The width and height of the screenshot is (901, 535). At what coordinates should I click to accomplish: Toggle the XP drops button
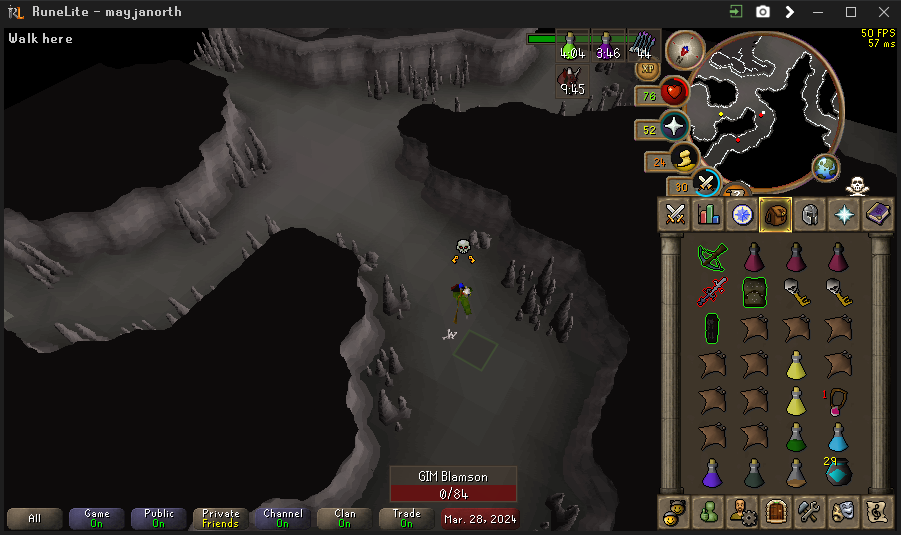pyautogui.click(x=647, y=69)
